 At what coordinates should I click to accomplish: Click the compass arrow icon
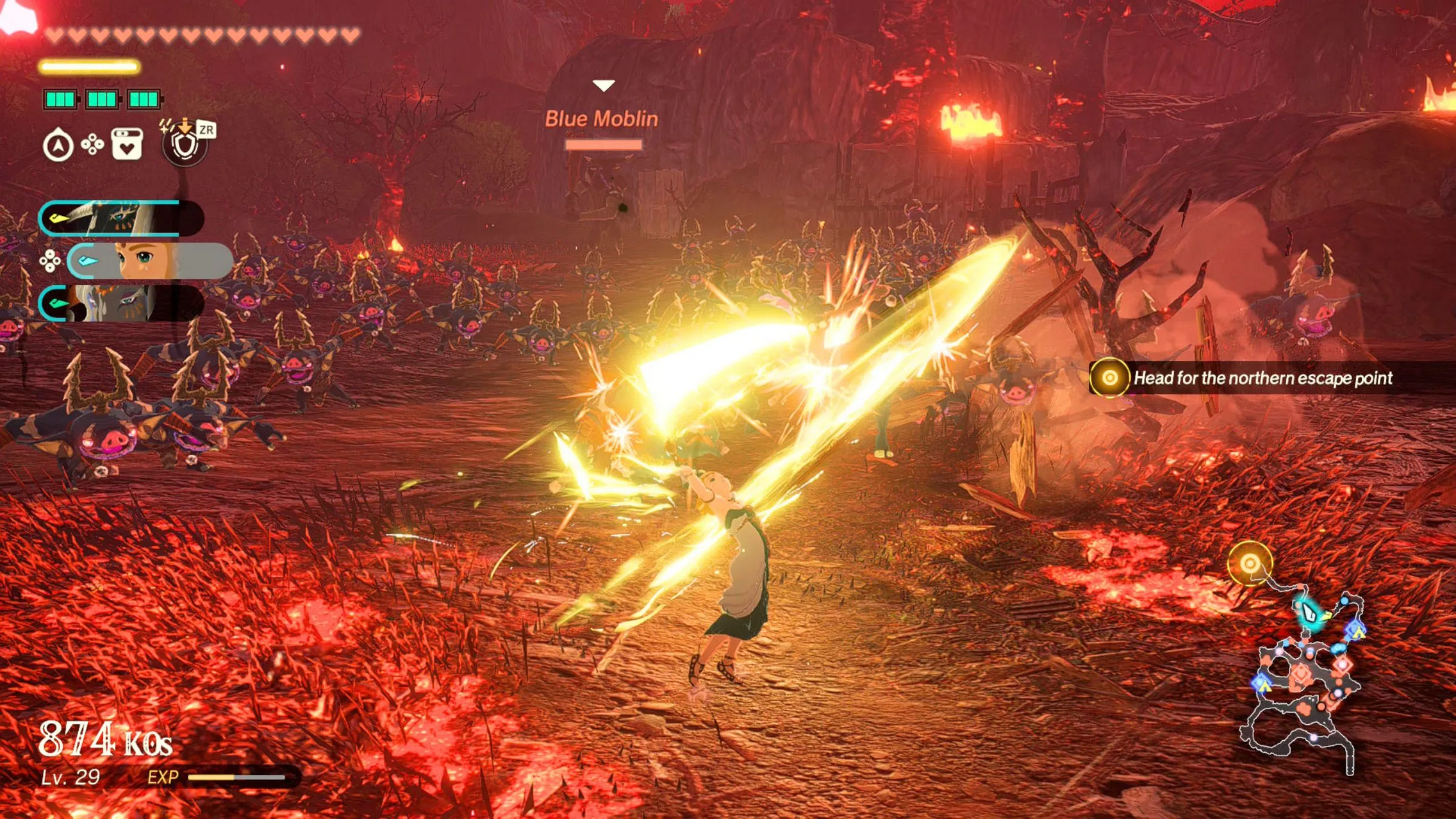(x=58, y=145)
